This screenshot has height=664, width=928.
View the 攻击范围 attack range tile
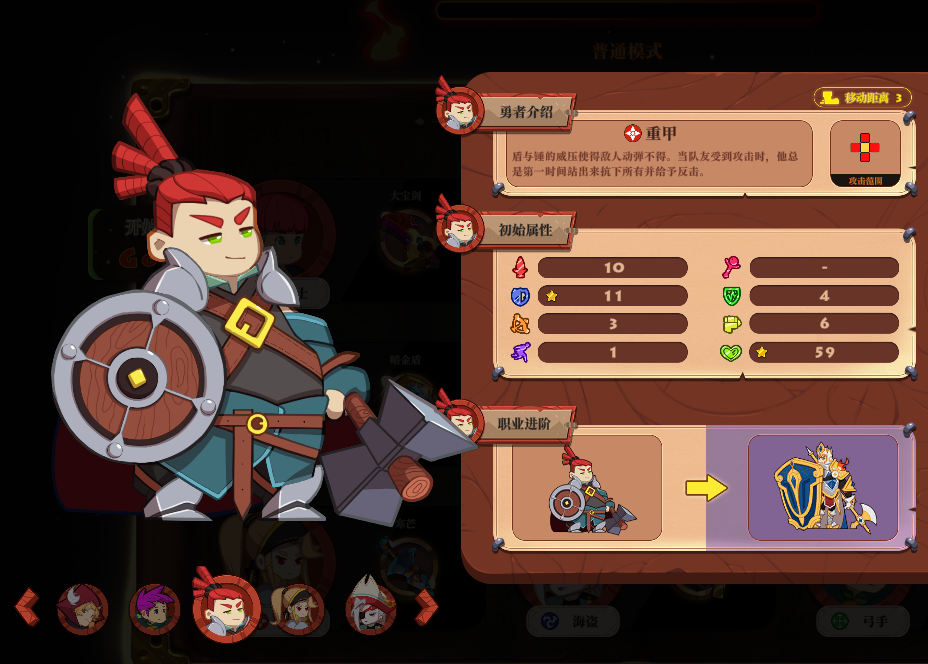865,153
